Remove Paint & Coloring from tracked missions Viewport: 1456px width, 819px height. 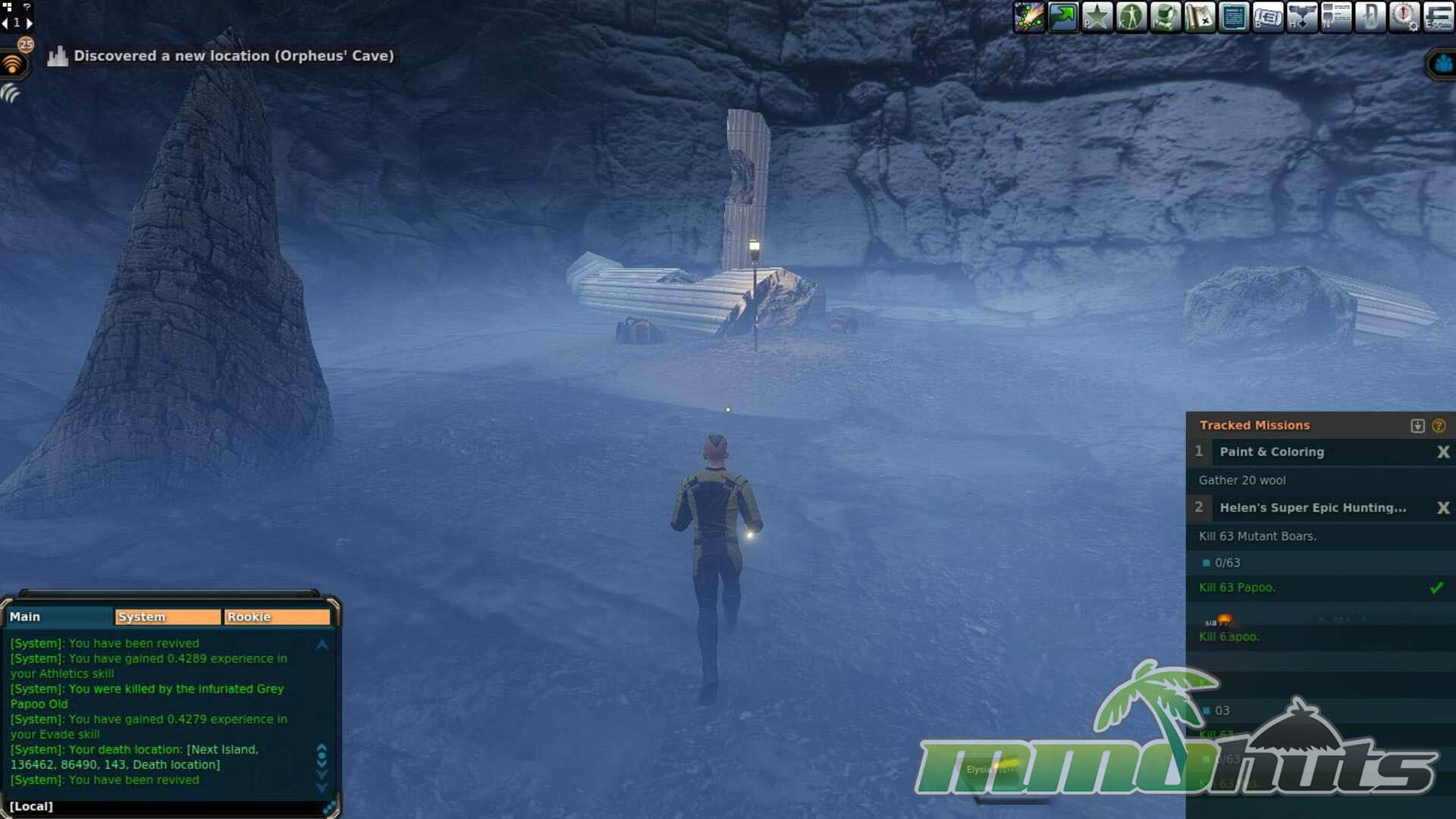click(x=1443, y=452)
